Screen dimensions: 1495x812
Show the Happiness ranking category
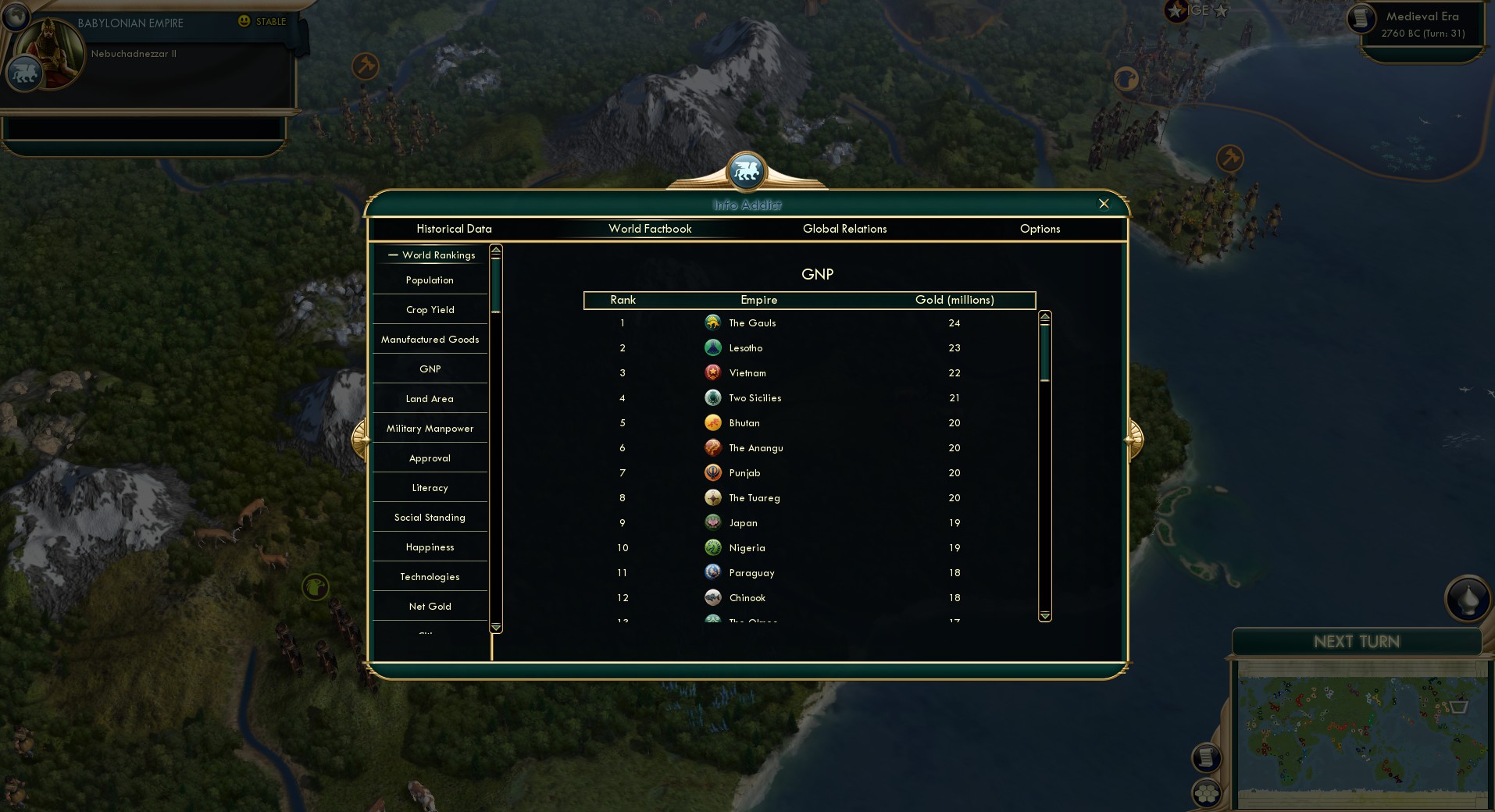(x=430, y=547)
